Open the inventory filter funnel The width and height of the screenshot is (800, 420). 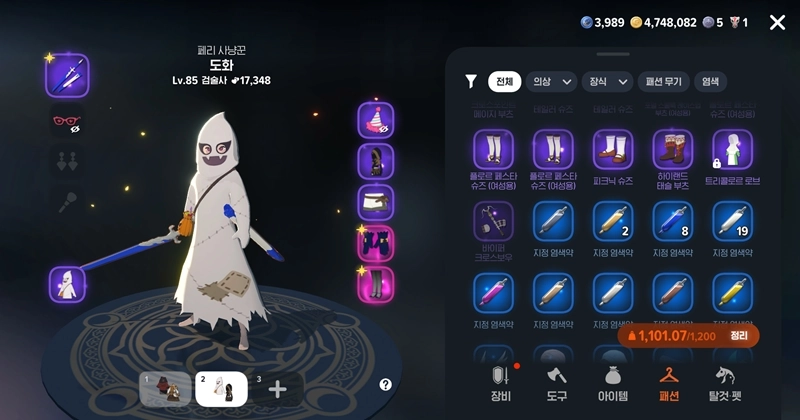(471, 82)
